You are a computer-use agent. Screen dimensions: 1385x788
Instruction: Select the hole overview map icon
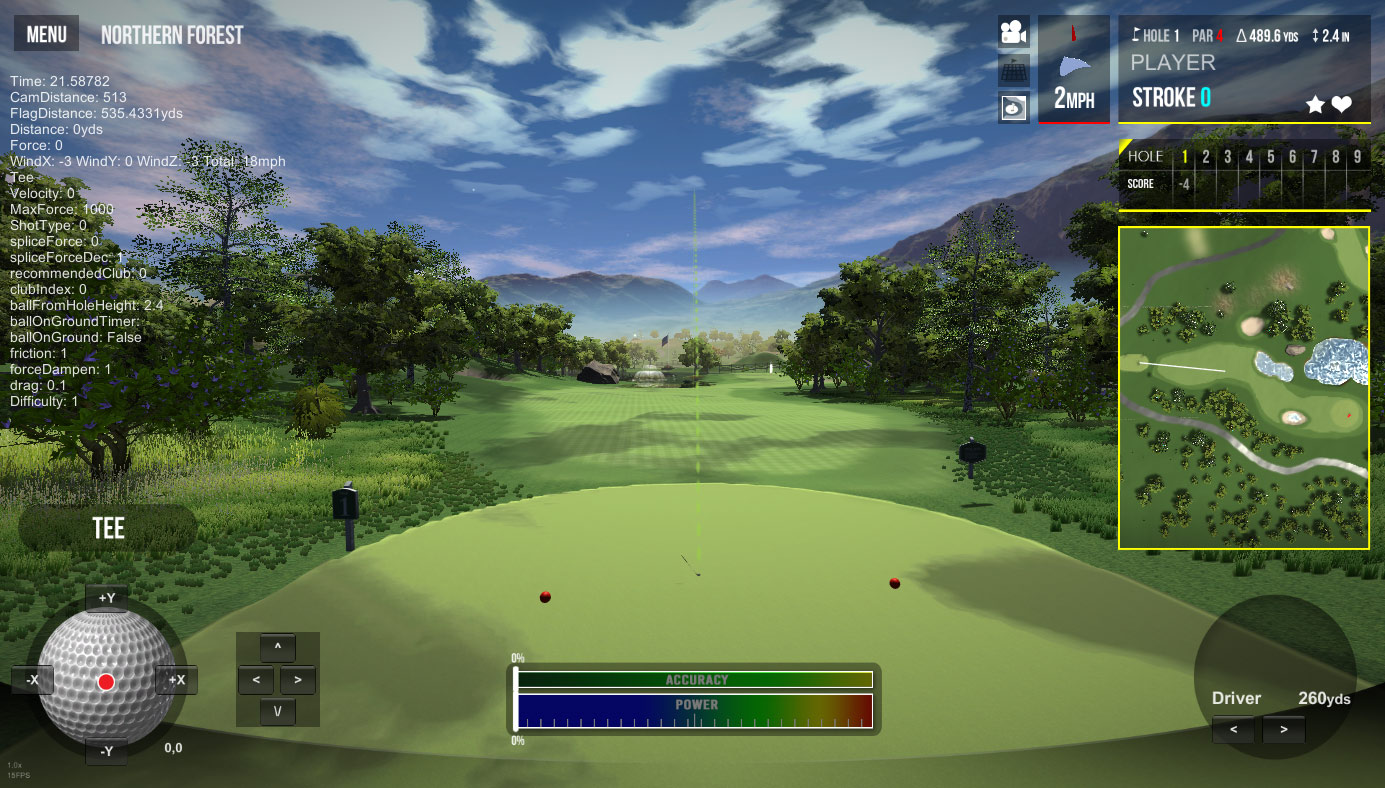[x=1014, y=106]
